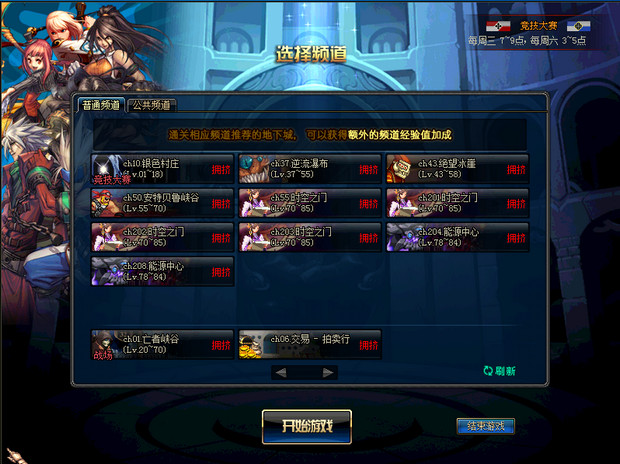Select channel ch55 时空之门
This screenshot has height=464, width=620.
tap(310, 203)
